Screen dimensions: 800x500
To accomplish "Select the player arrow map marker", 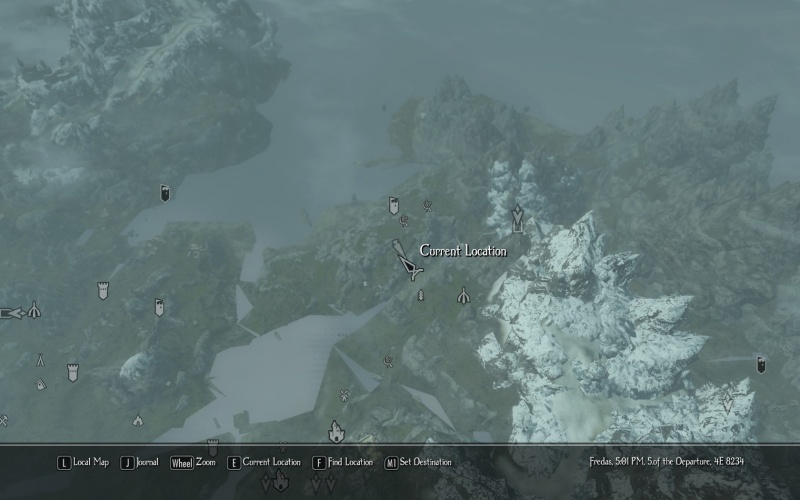I will pos(408,263).
